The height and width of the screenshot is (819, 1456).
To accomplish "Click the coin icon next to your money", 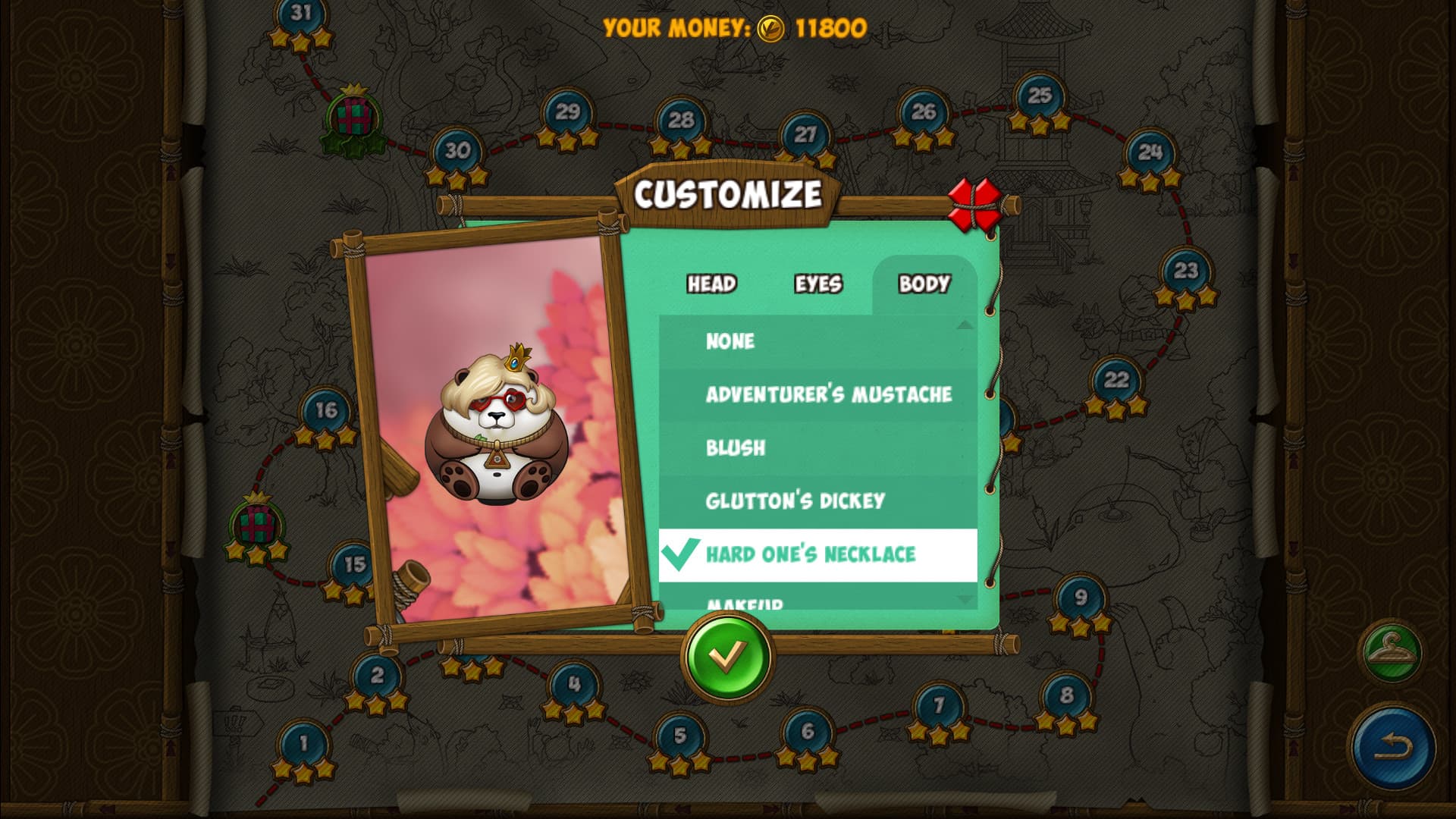I will 770,28.
